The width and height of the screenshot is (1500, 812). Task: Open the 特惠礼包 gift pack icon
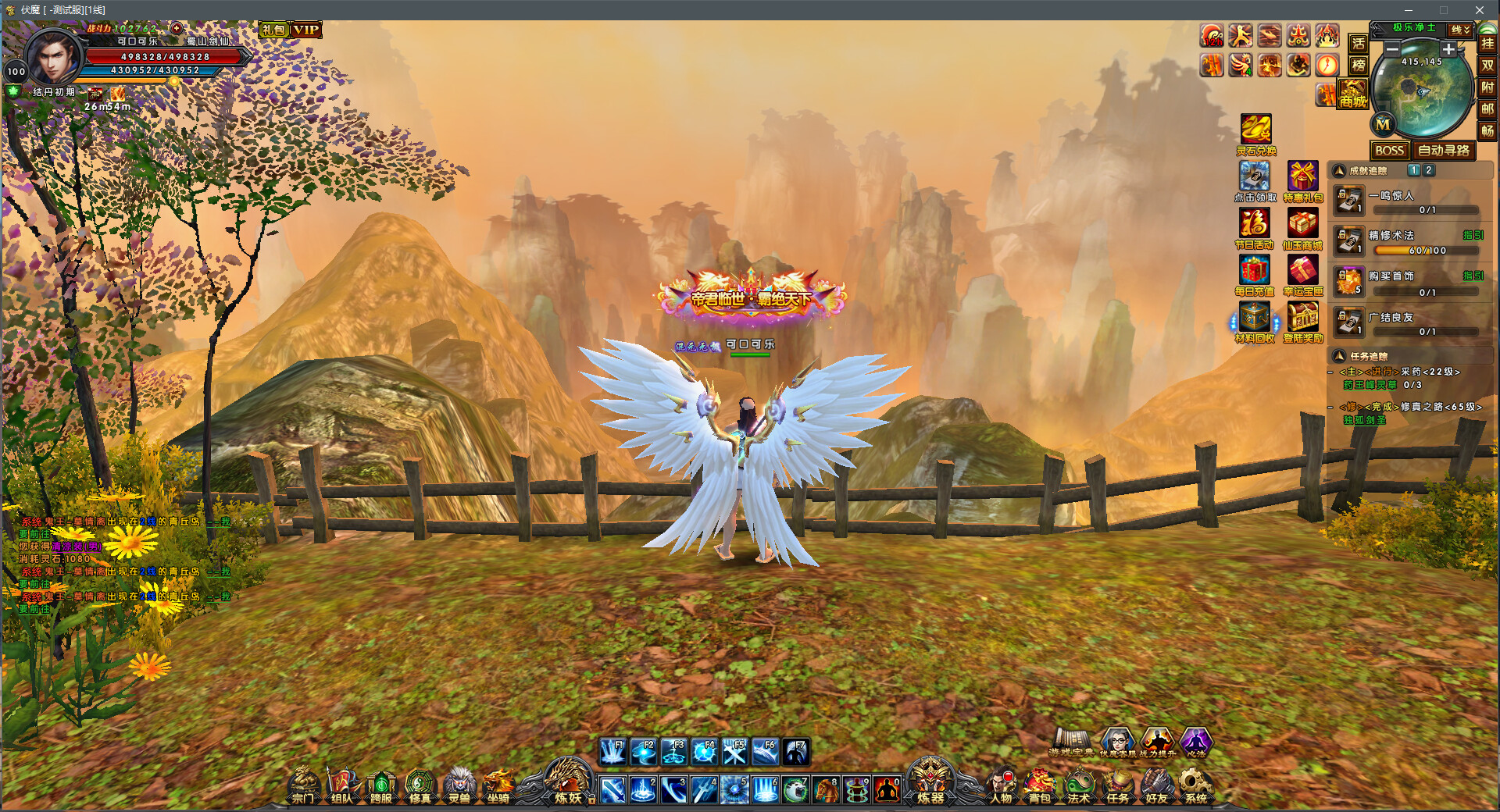tap(1303, 175)
